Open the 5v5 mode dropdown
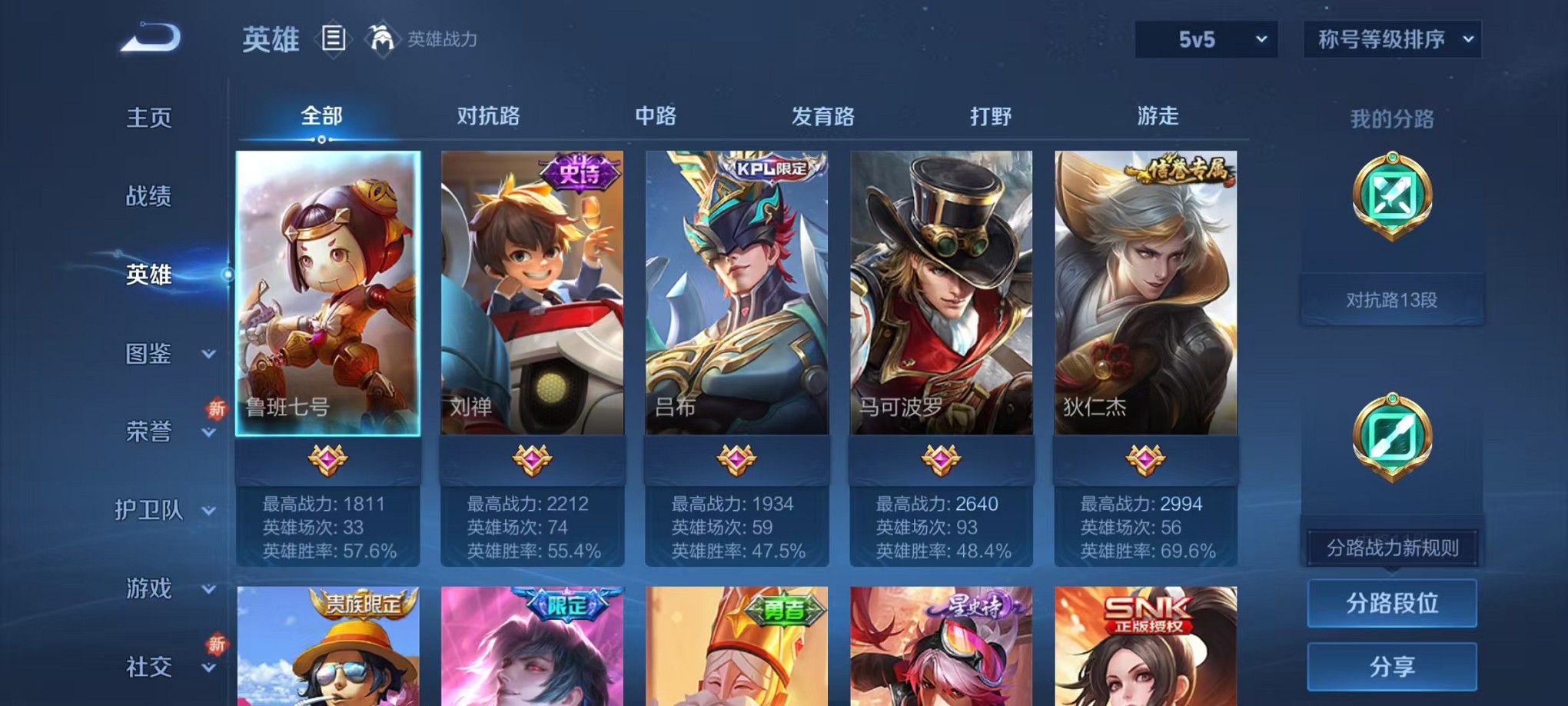Image resolution: width=1568 pixels, height=706 pixels. pos(1206,38)
